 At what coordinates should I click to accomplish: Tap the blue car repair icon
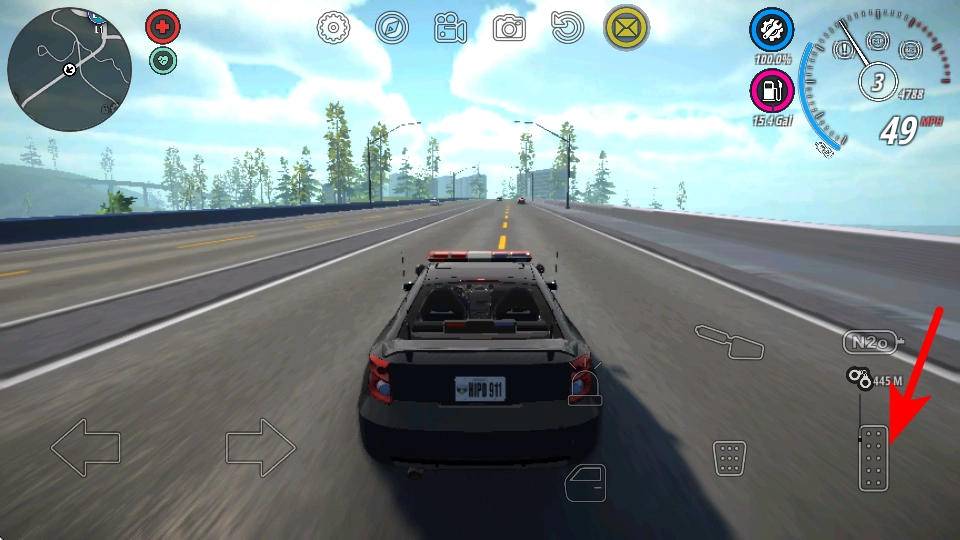point(771,31)
